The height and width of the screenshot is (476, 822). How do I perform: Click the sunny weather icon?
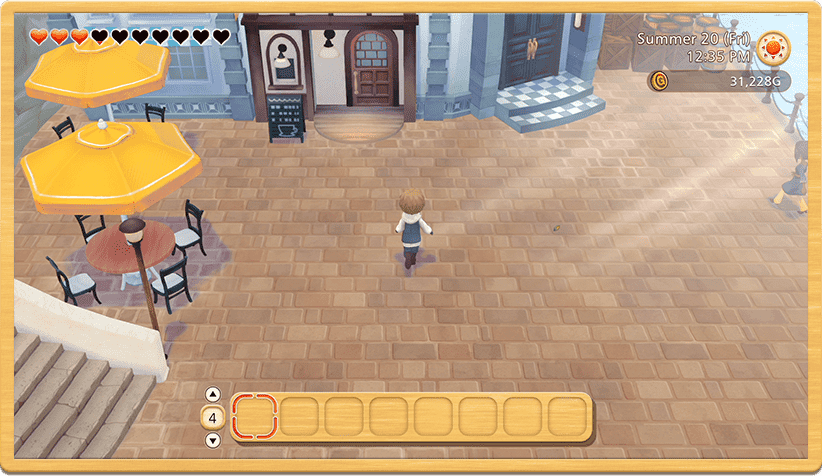coord(772,47)
